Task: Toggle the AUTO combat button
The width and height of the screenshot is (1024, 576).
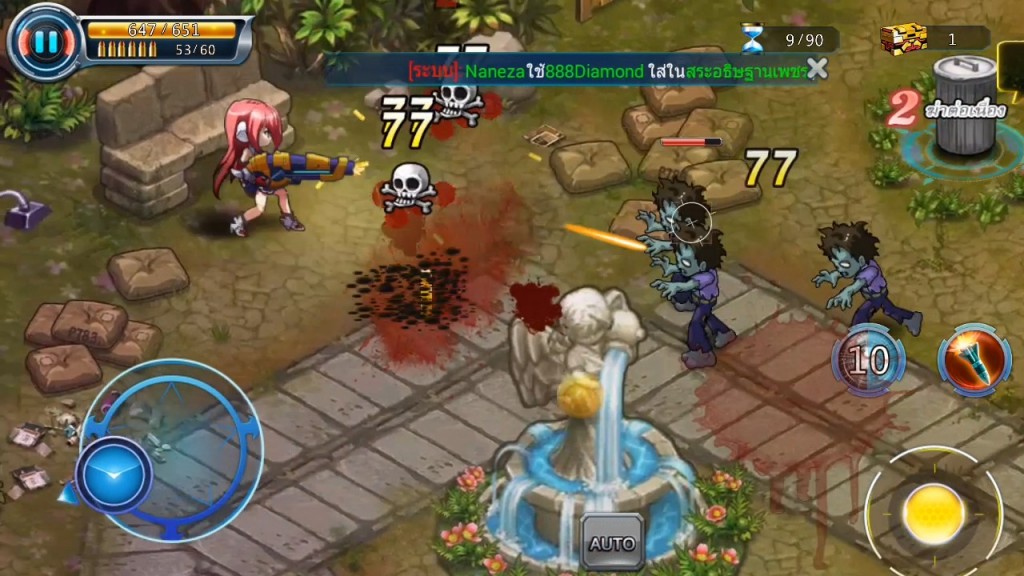Action: [611, 544]
